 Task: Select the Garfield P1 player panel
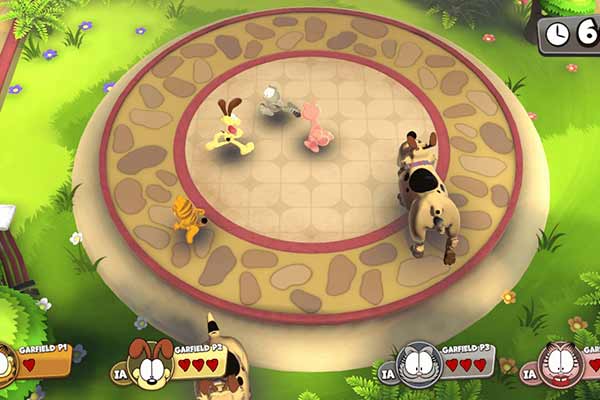[38, 362]
